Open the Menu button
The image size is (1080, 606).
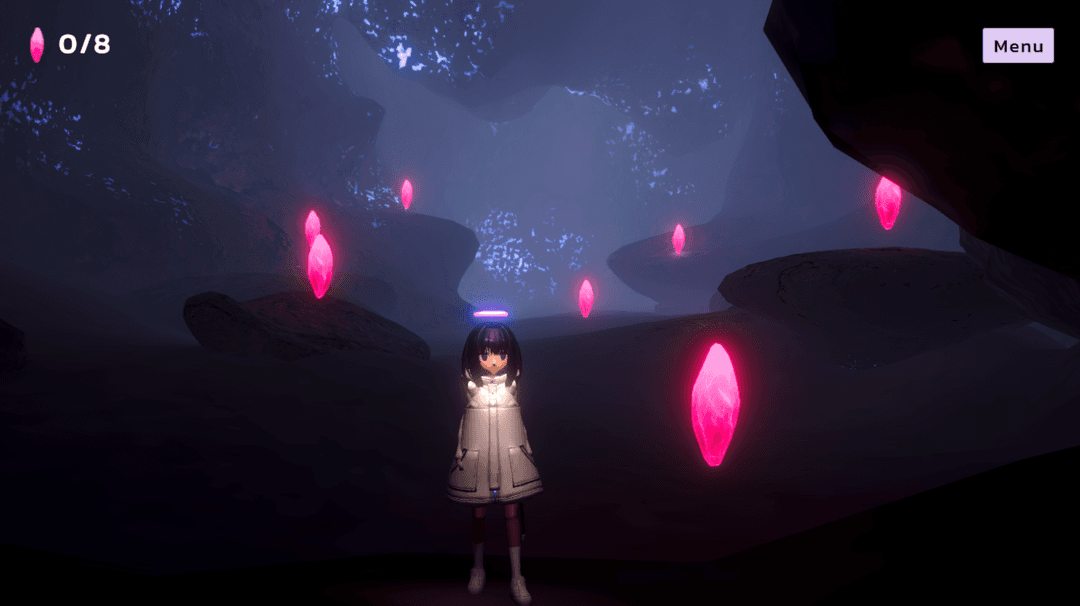(1018, 46)
